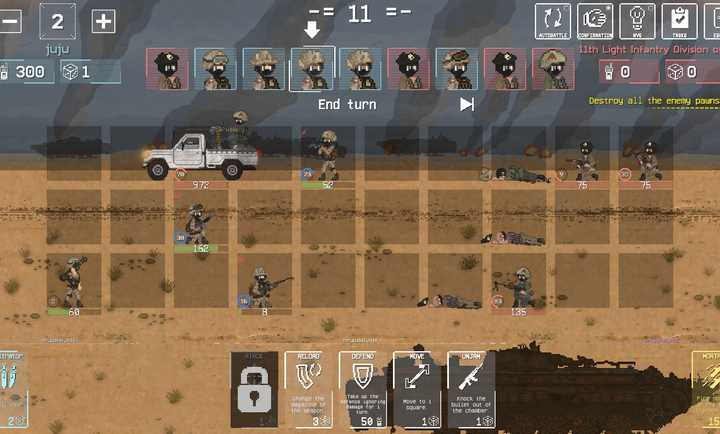Pick the yellow Mortar support card

(706, 390)
